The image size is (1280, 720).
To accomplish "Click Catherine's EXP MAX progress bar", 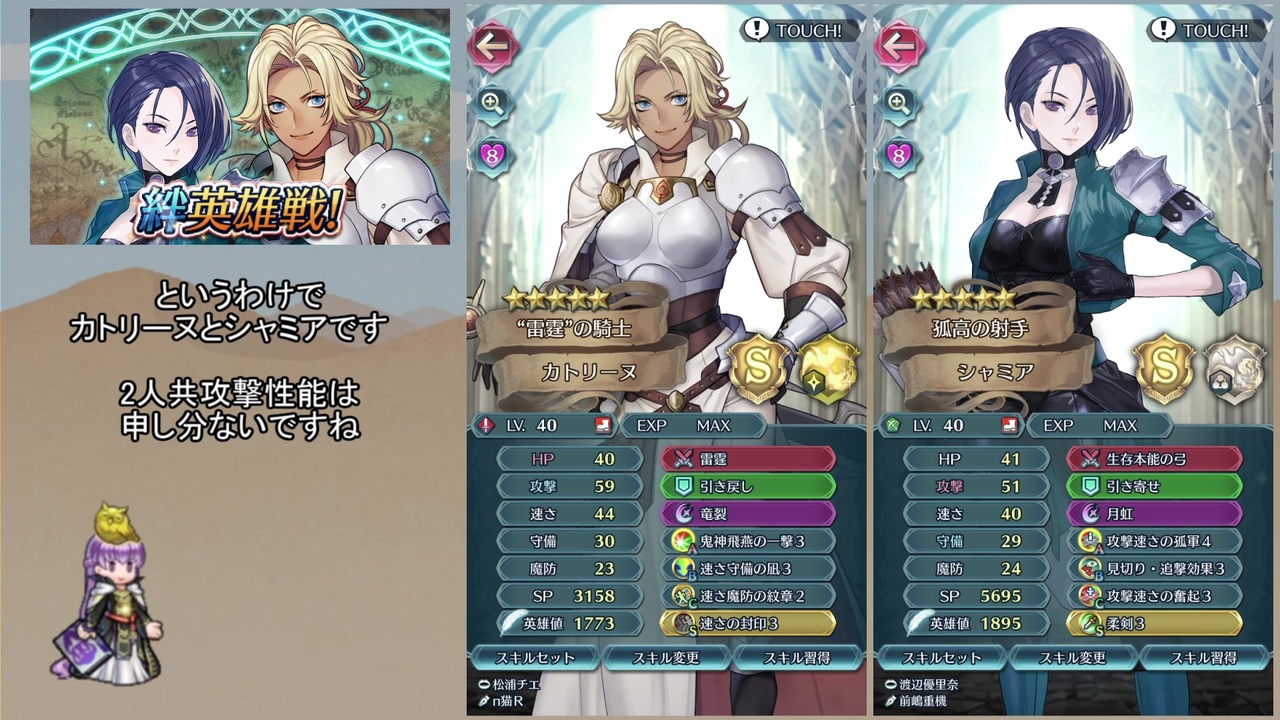I will (695, 425).
